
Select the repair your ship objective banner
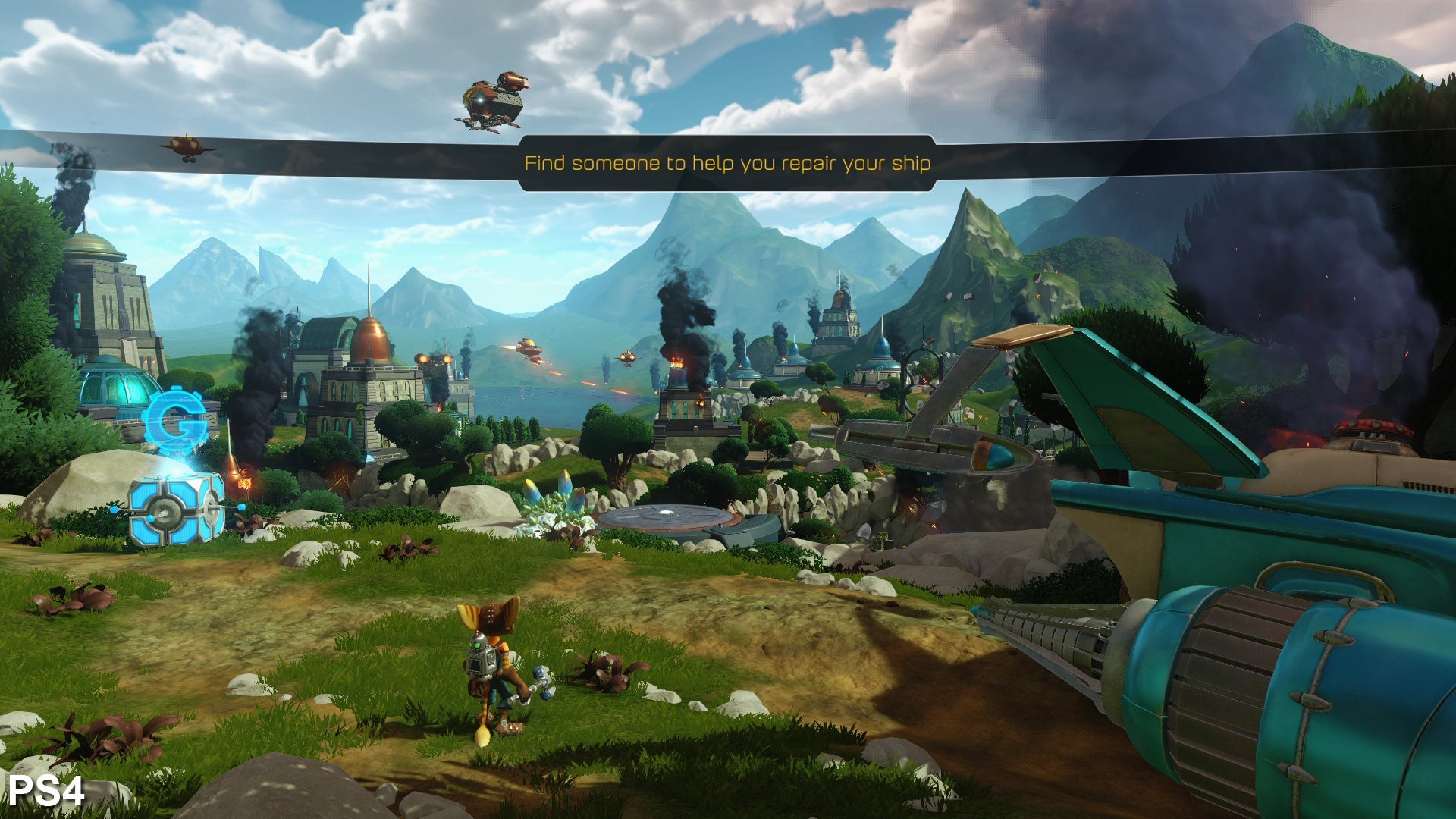click(727, 163)
